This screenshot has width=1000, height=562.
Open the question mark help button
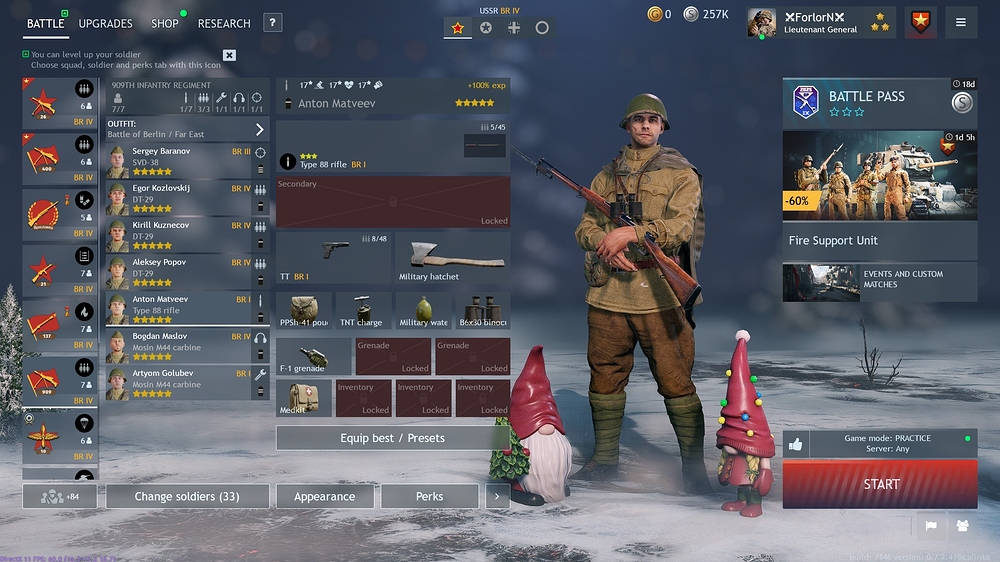272,23
